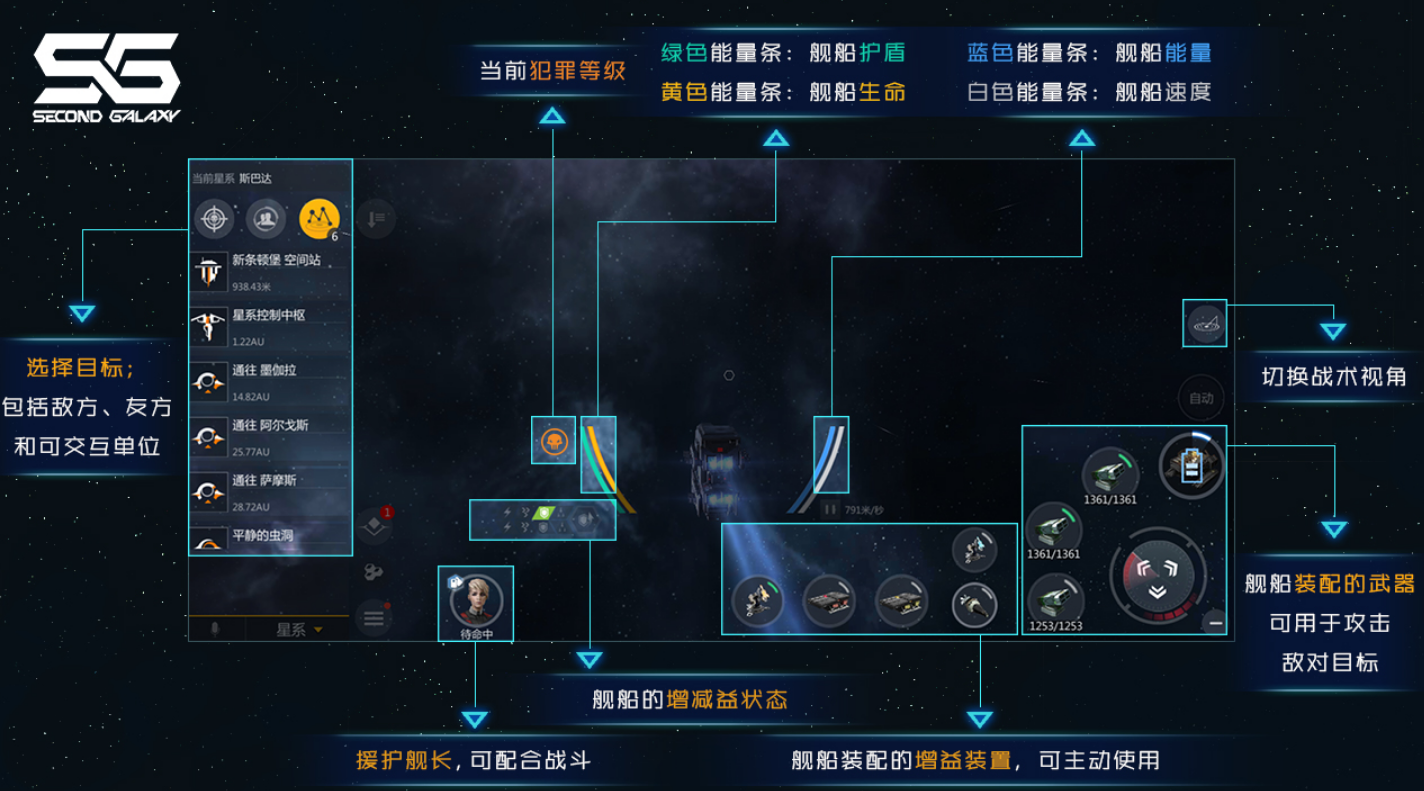Select 新条顿堡 空间站 in the target list
Image resolution: width=1424 pixels, height=791 pixels.
(x=270, y=271)
